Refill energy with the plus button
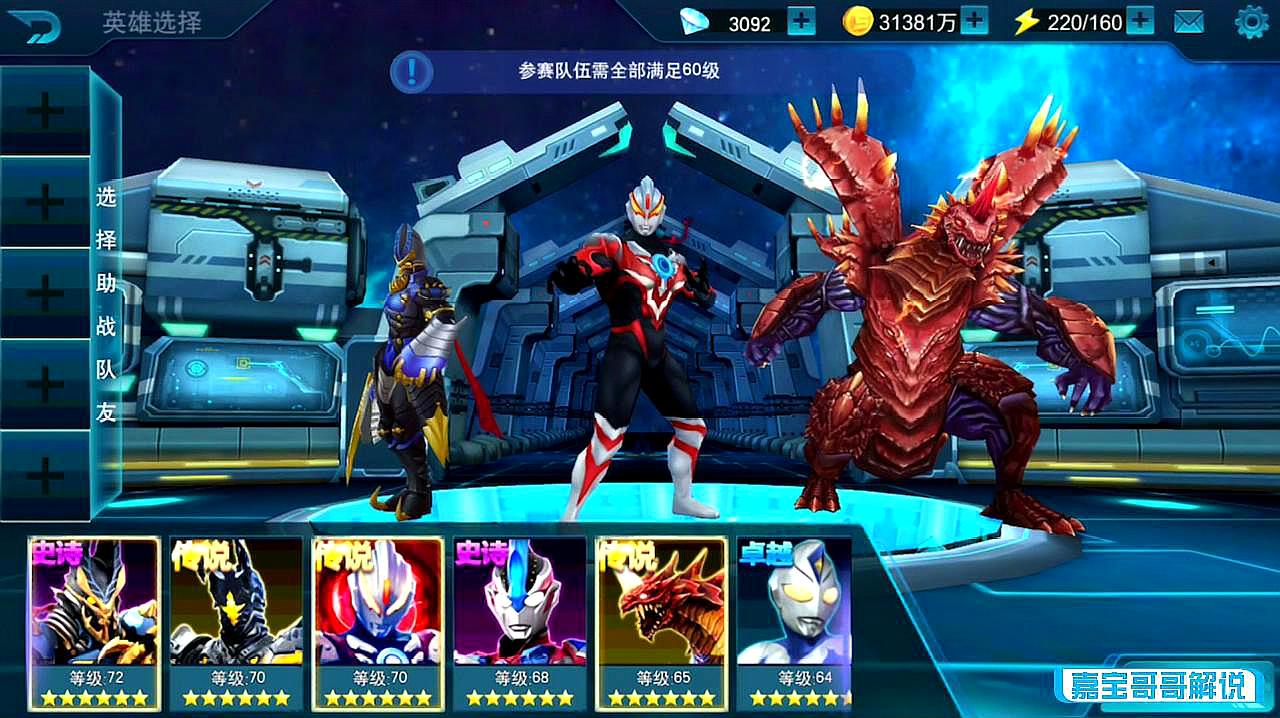The width and height of the screenshot is (1280, 718). click(1140, 21)
